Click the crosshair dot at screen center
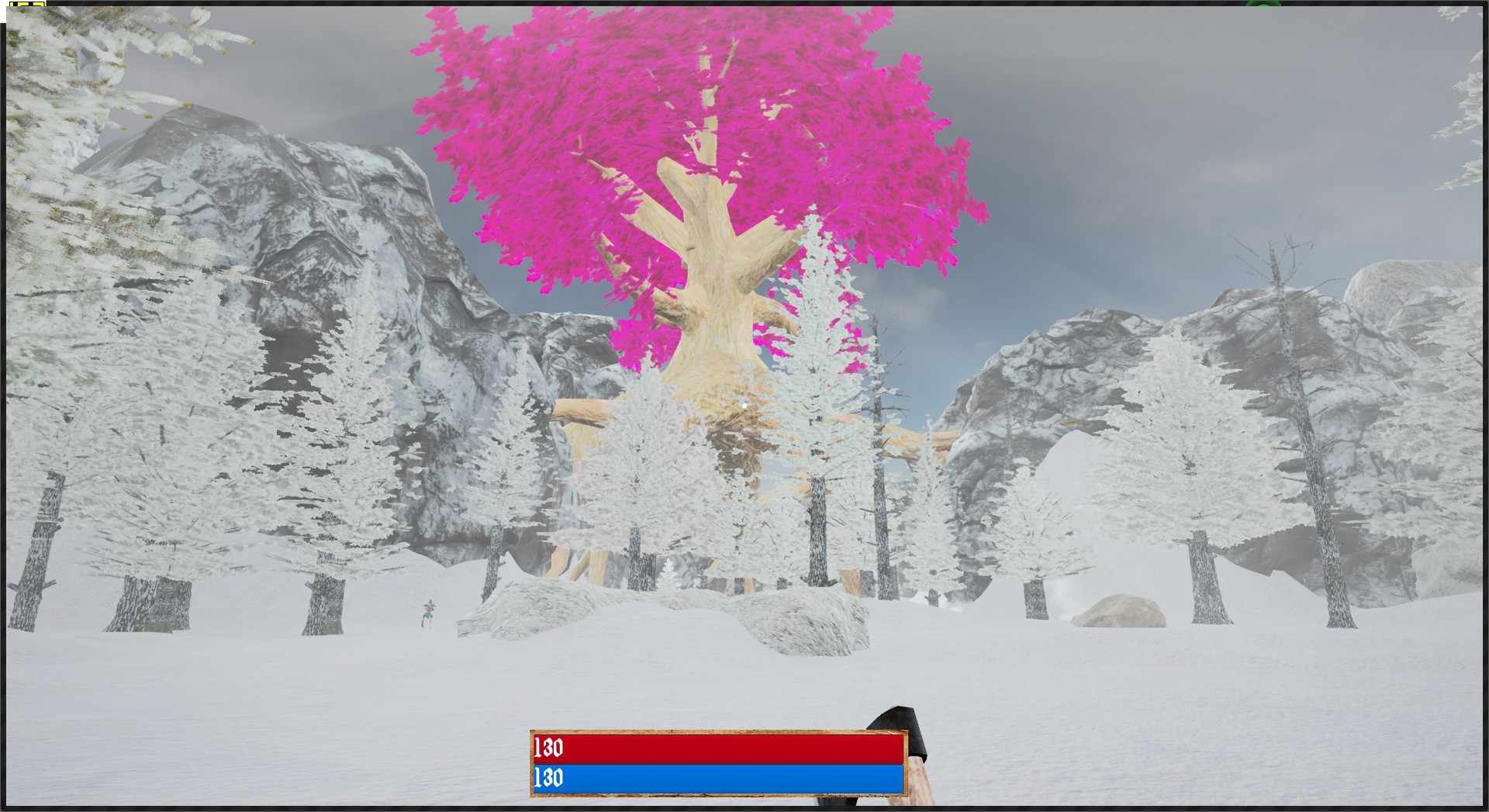Viewport: 1489px width, 812px height. pos(744,404)
